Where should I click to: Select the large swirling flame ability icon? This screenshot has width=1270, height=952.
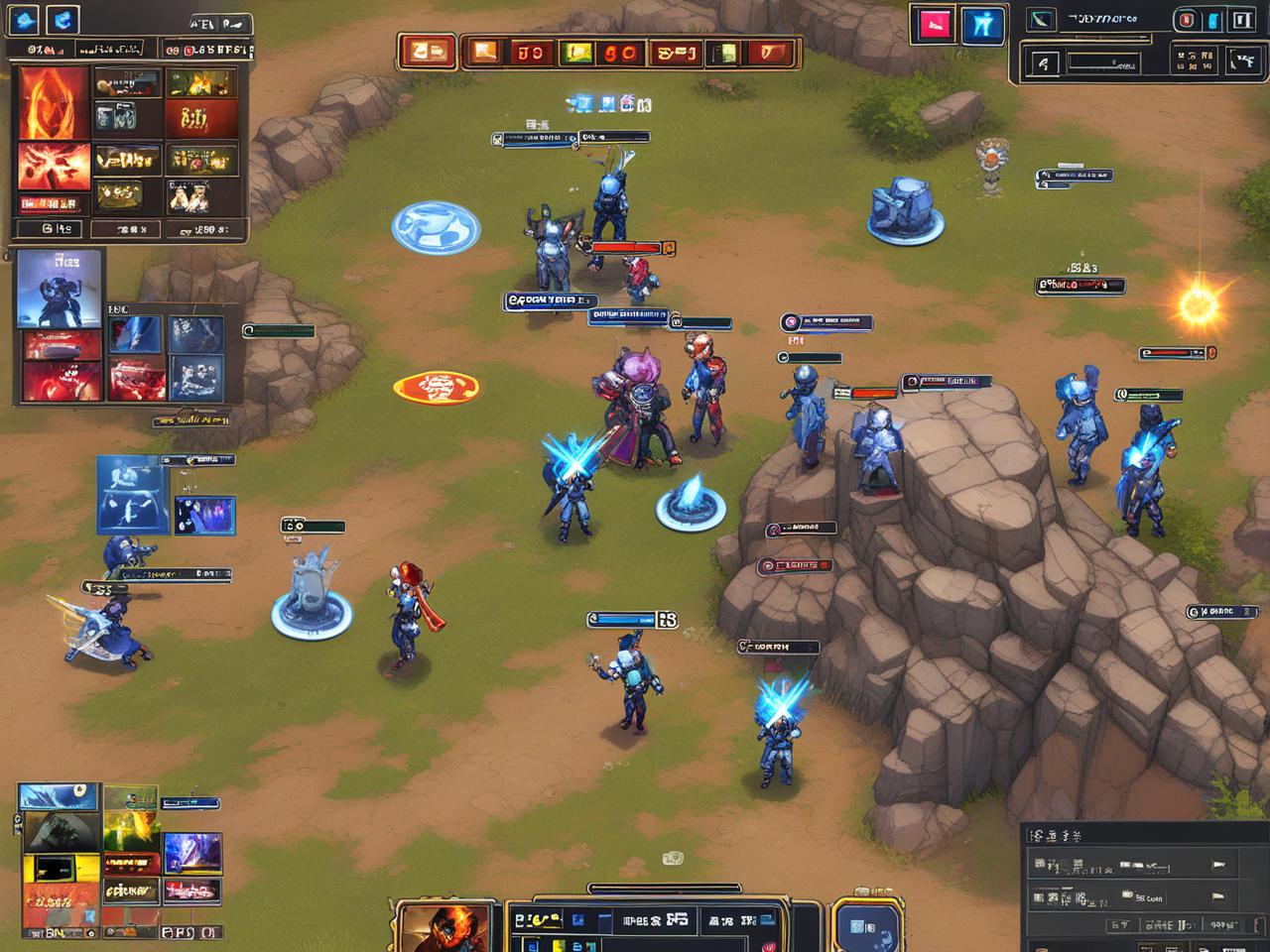click(x=54, y=102)
